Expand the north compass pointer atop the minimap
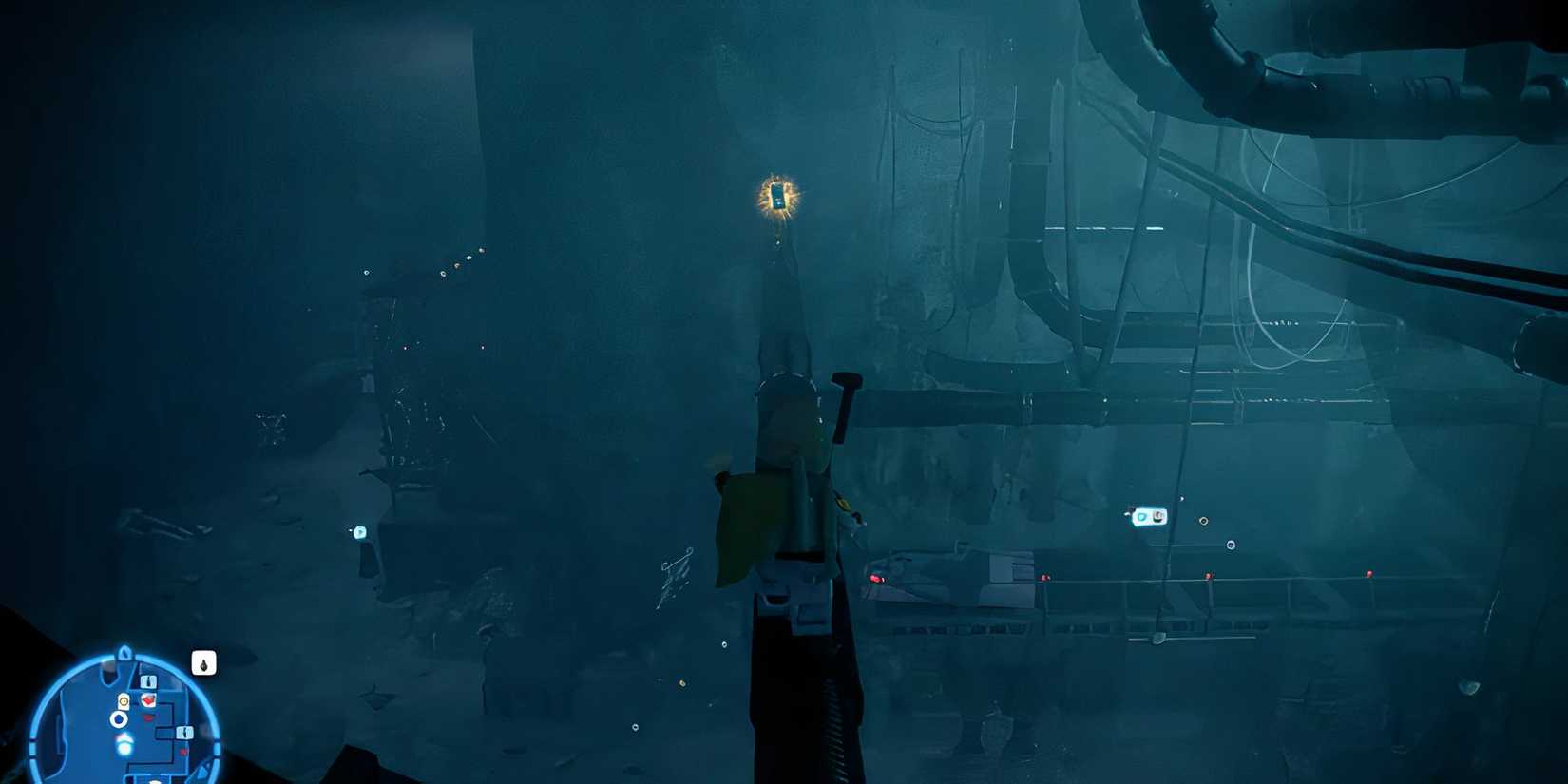The height and width of the screenshot is (784, 1568). click(x=124, y=653)
